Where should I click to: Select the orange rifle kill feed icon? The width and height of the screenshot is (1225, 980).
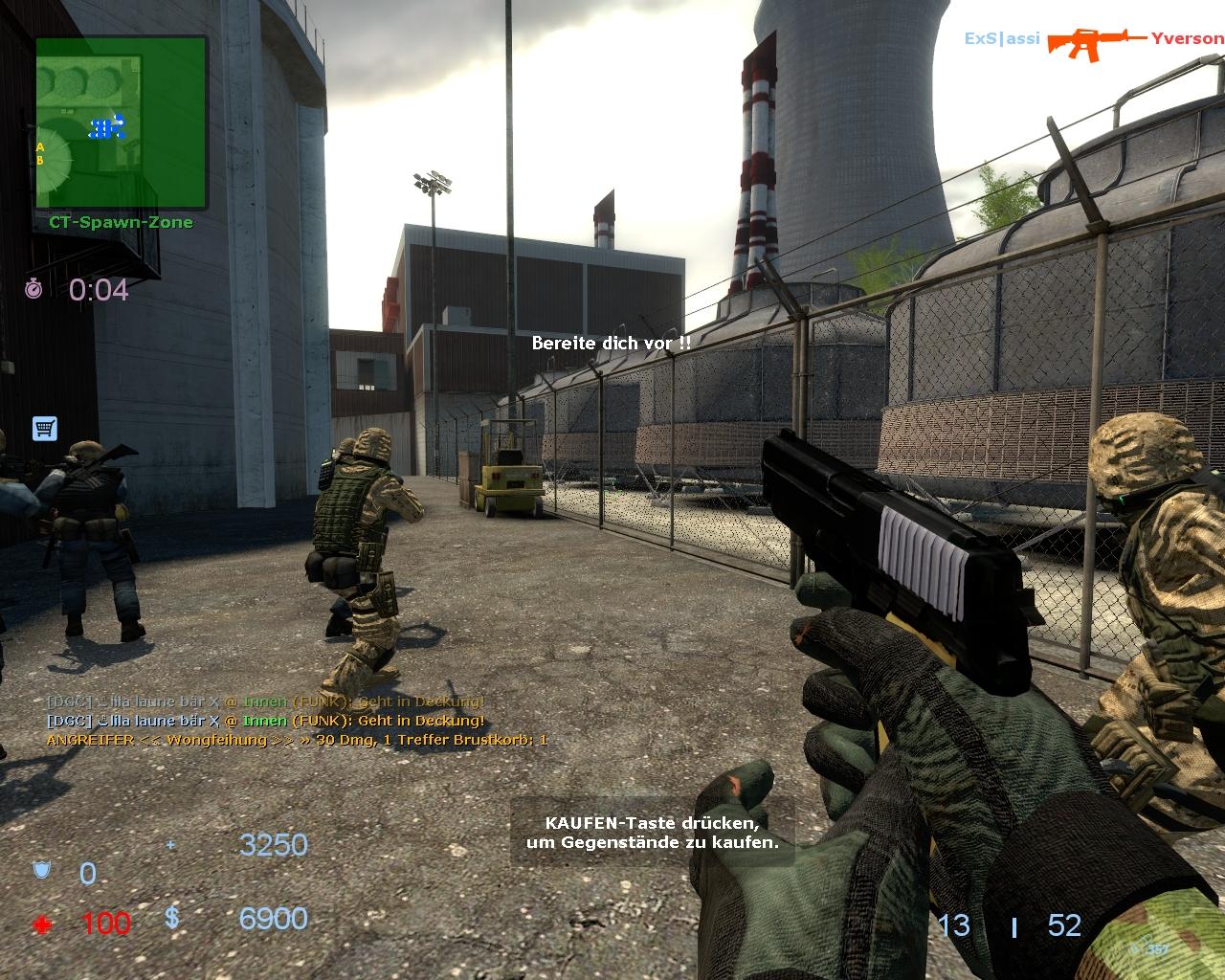pyautogui.click(x=1095, y=40)
